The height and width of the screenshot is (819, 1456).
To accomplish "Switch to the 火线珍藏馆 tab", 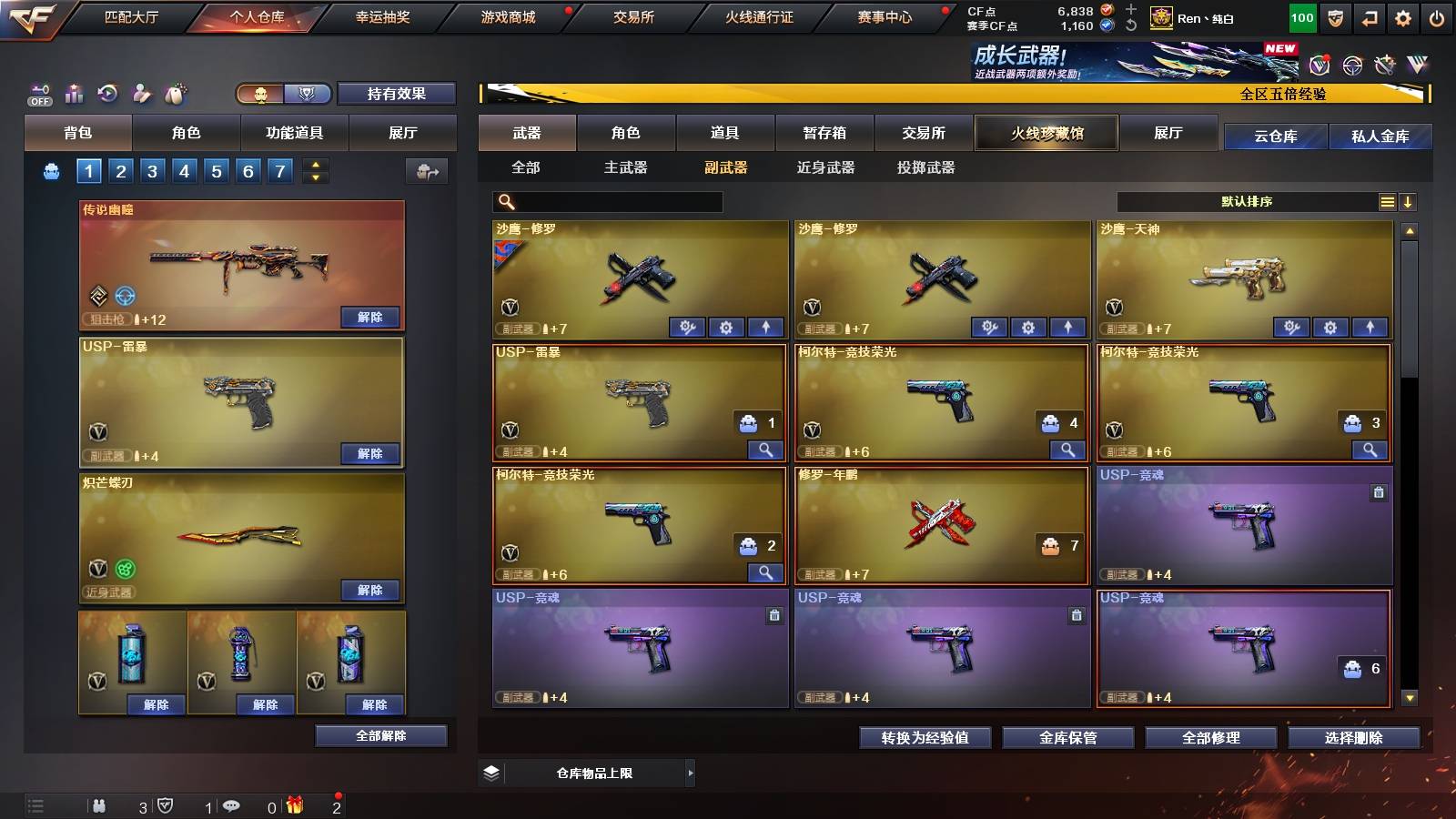I will pyautogui.click(x=1046, y=133).
